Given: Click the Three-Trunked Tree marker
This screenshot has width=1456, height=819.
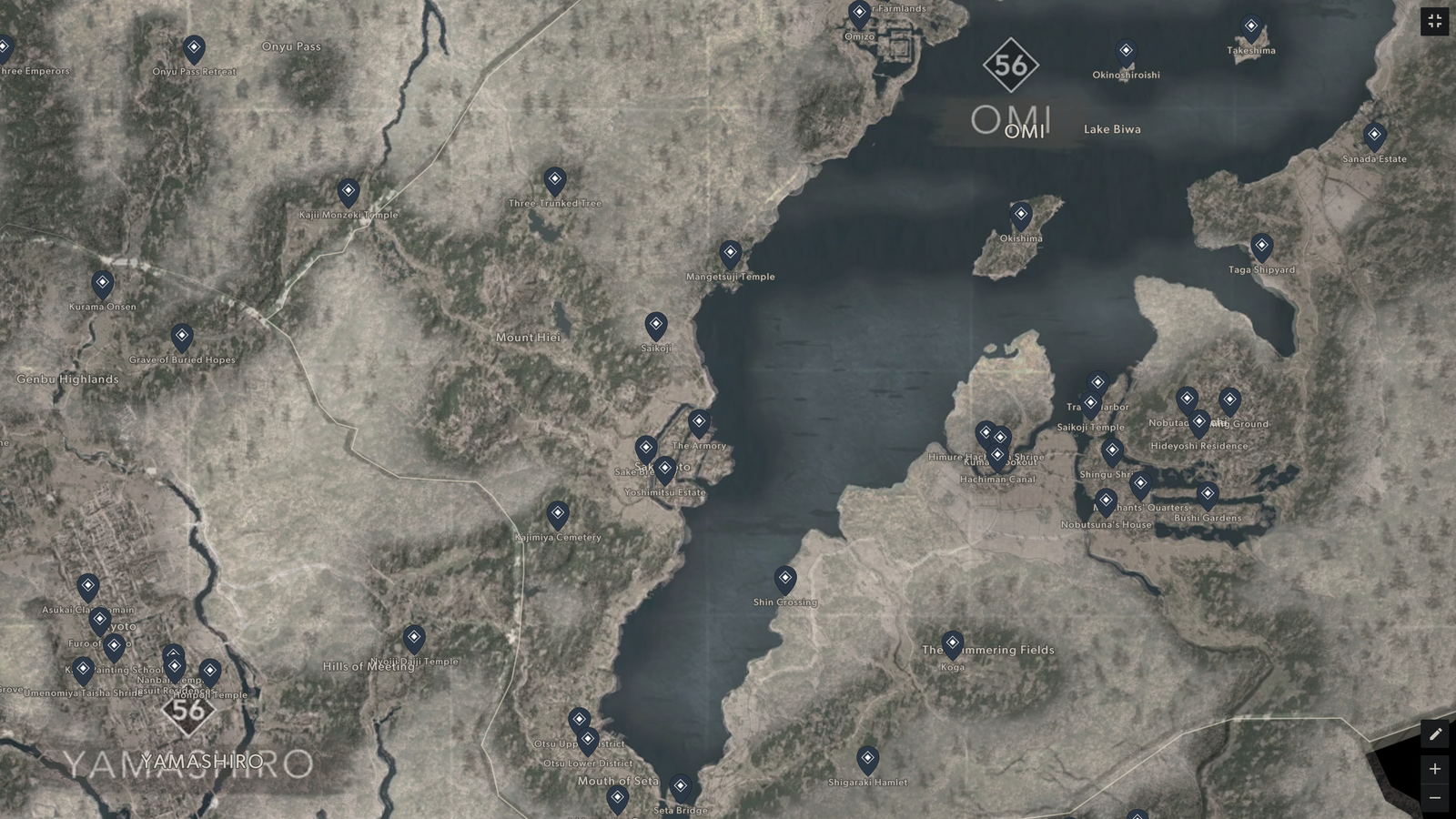Looking at the screenshot, I should coord(555,179).
